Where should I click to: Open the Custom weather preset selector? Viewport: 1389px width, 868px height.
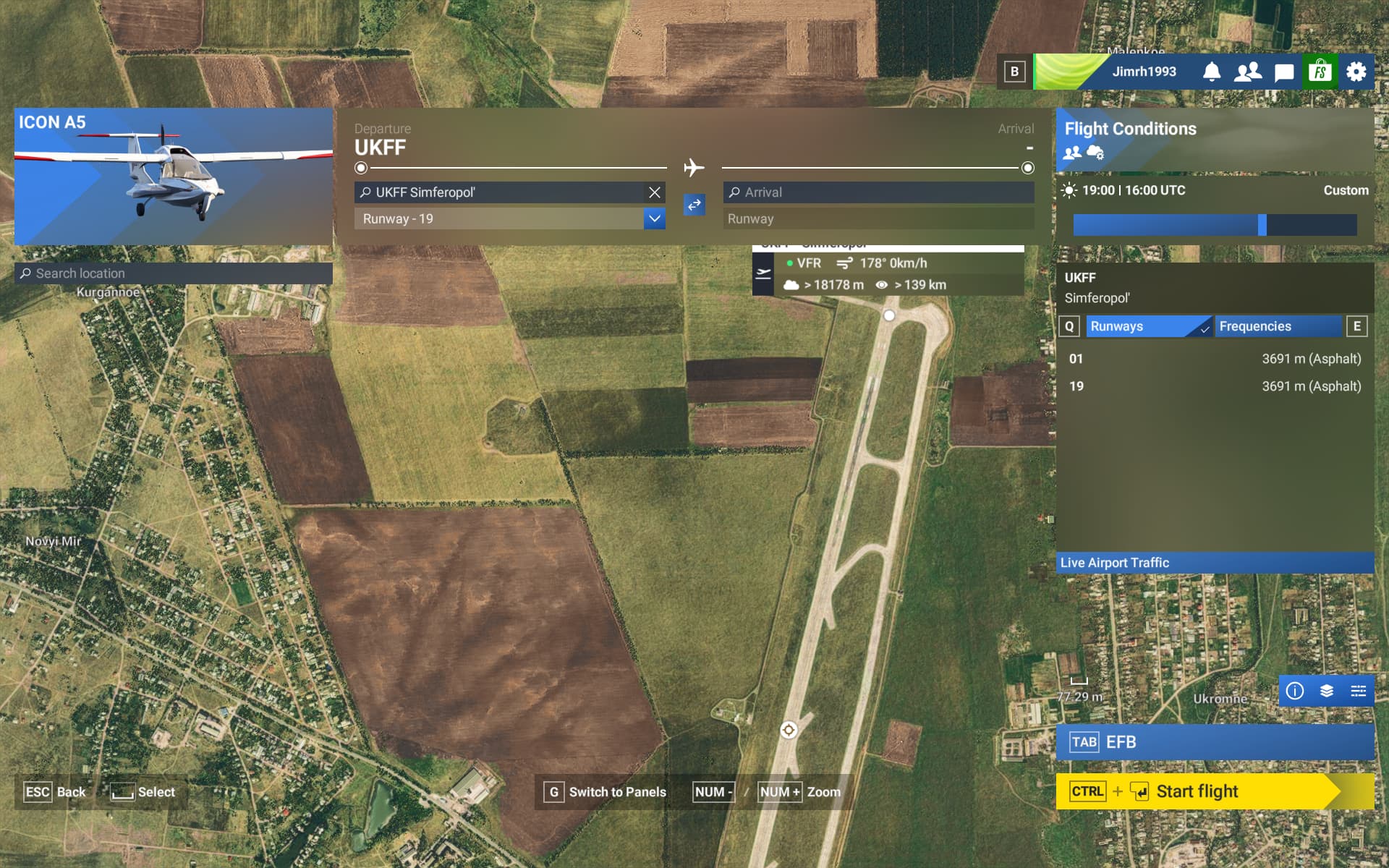(x=1346, y=190)
